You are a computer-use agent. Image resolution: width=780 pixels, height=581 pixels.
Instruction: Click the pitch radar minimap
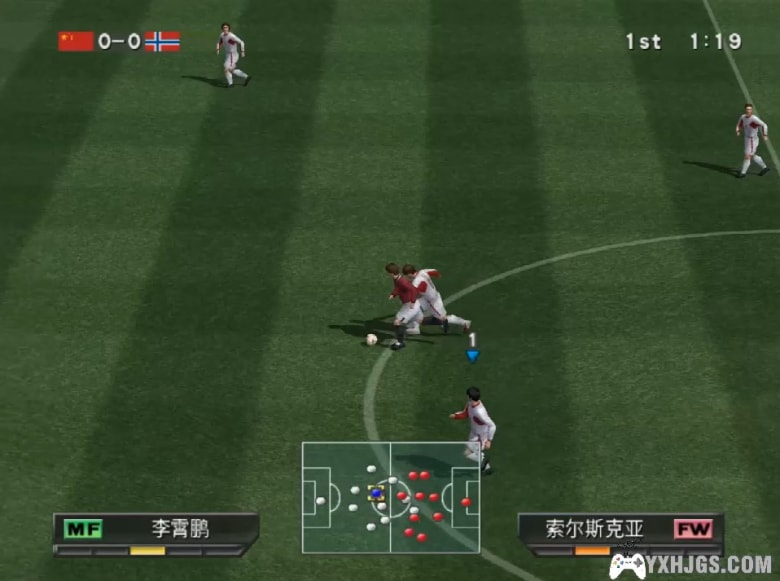point(390,497)
